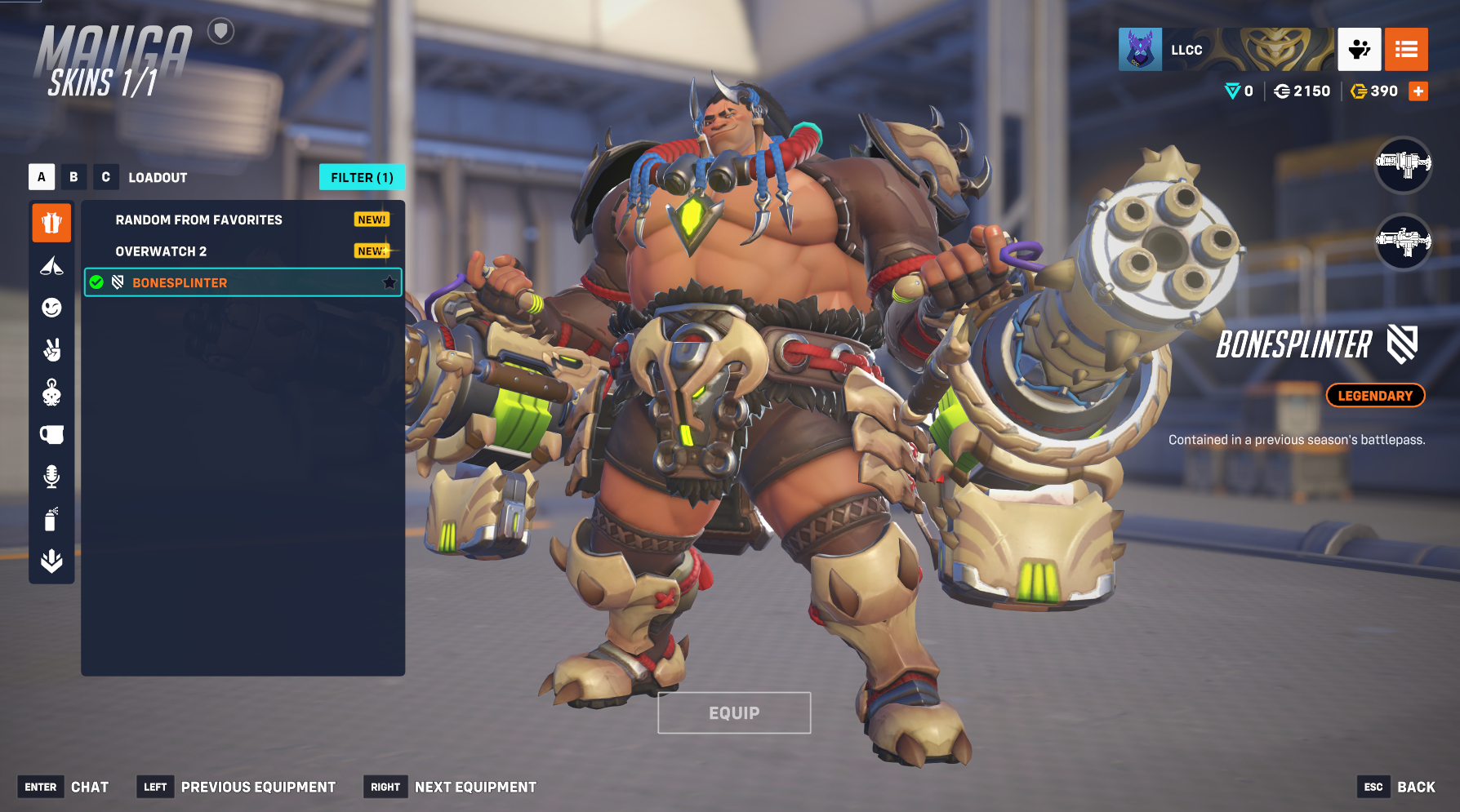Open the victory poses hand category
This screenshot has height=812, width=1460.
pos(51,350)
